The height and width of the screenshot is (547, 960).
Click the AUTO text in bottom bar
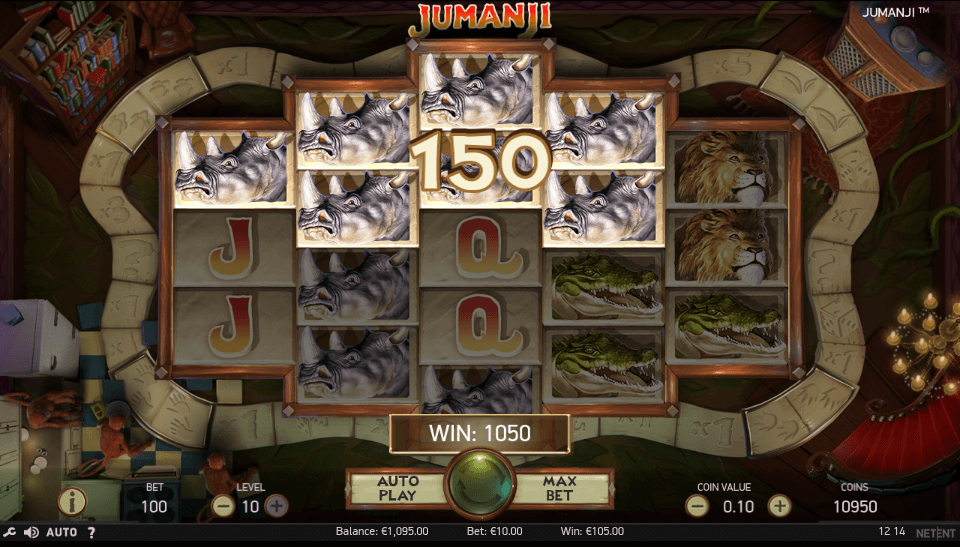point(61,532)
